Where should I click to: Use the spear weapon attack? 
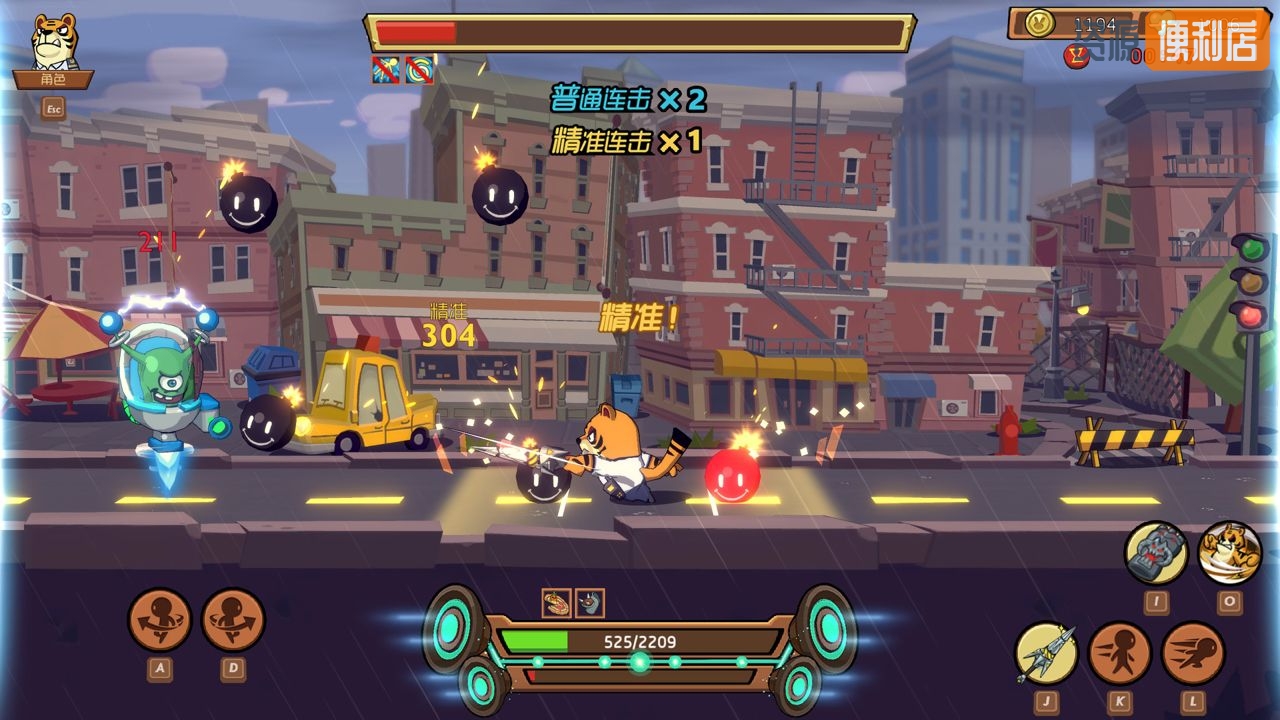[1046, 653]
